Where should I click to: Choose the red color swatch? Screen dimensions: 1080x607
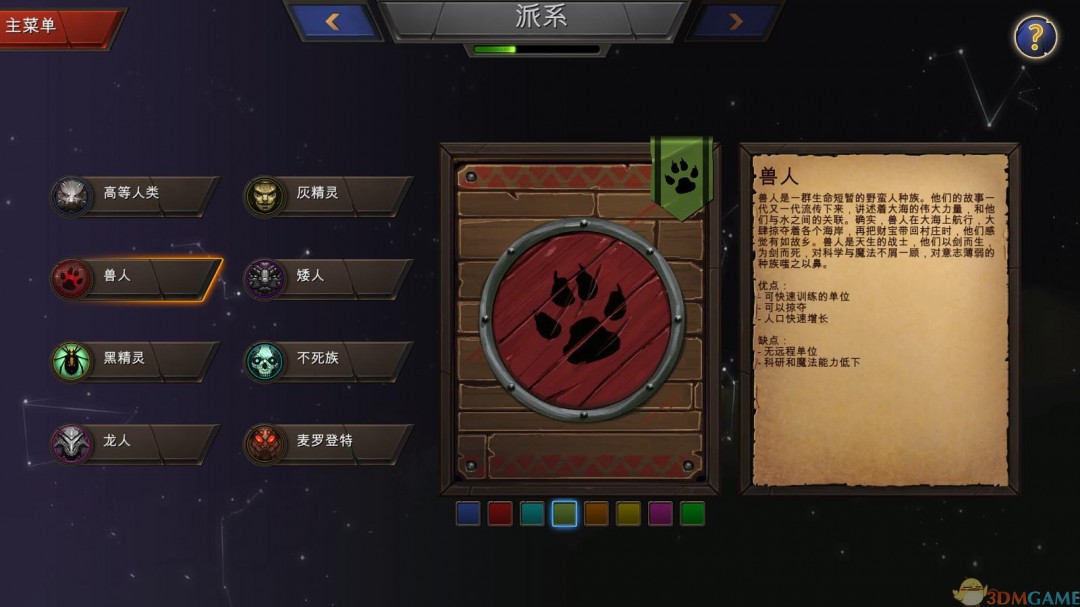pyautogui.click(x=500, y=514)
